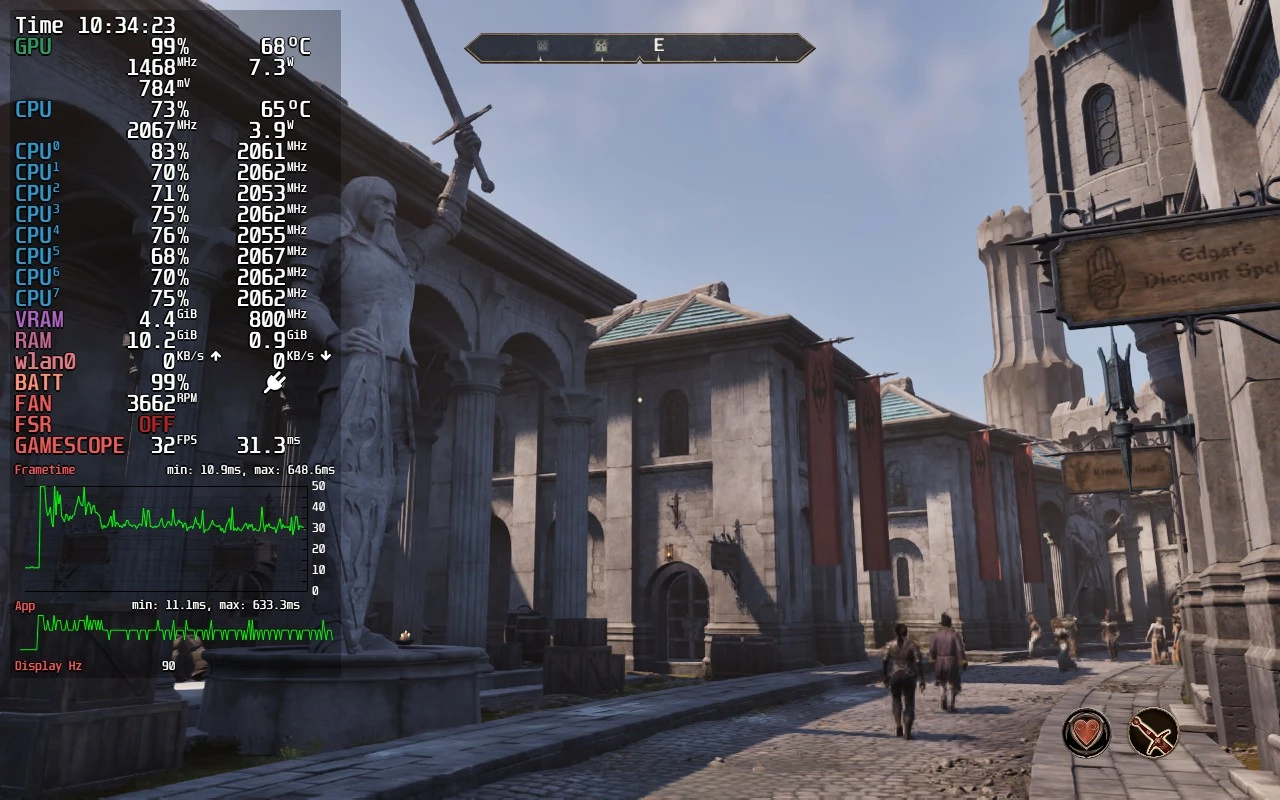Select the red heart spell icon
Image resolution: width=1280 pixels, height=800 pixels.
(x=1086, y=732)
